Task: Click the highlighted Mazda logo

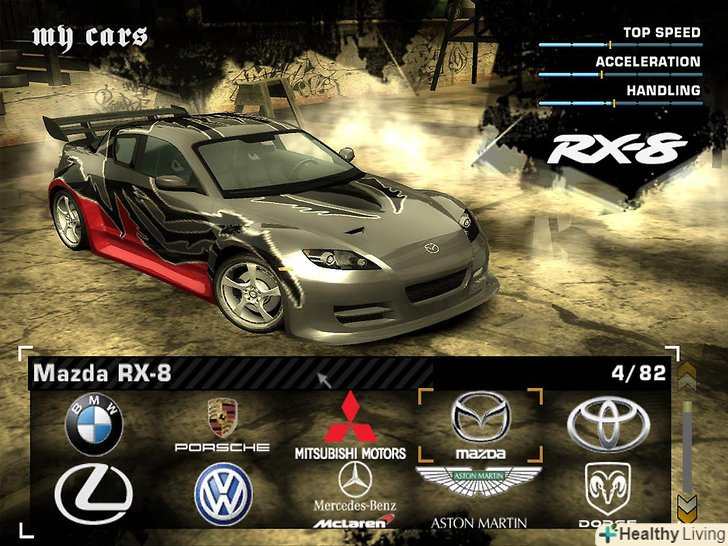Action: pos(480,424)
